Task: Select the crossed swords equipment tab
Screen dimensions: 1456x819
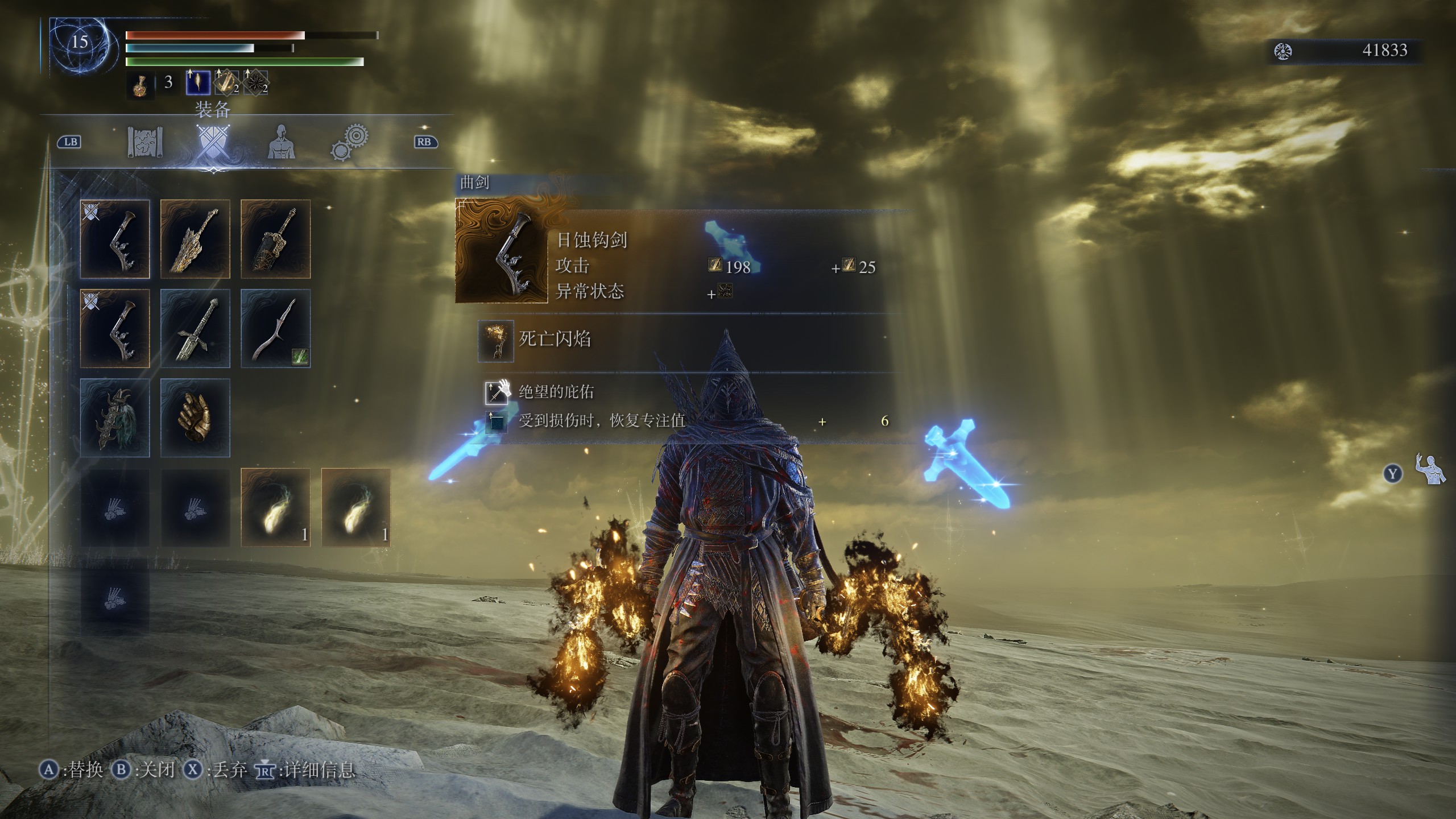Action: 213,142
